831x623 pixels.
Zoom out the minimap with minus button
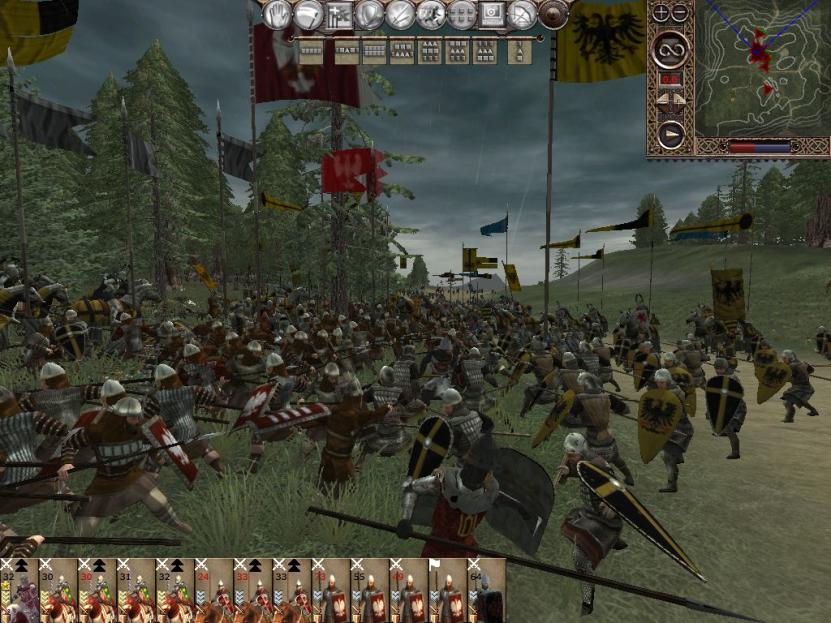(x=679, y=13)
